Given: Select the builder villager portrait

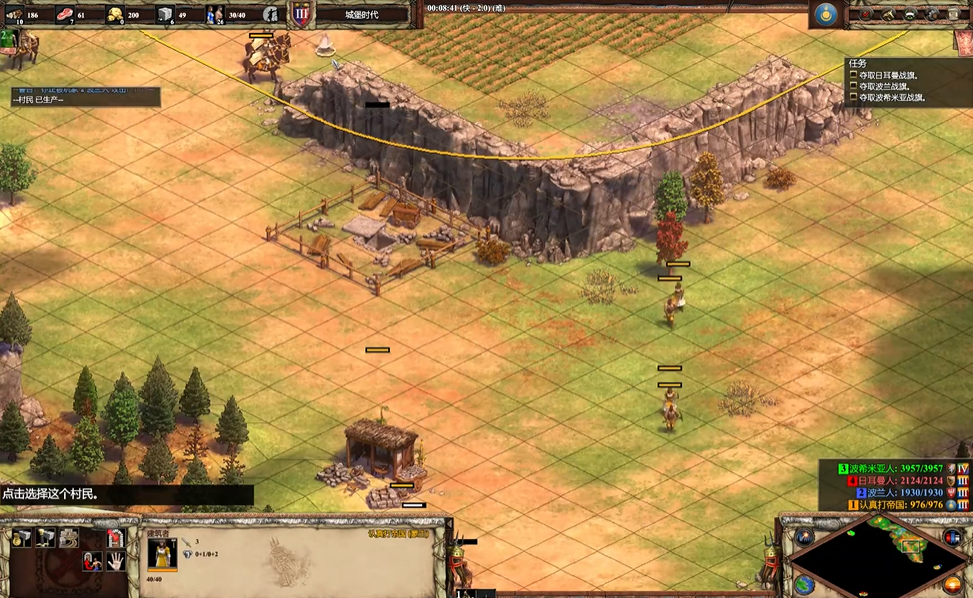Looking at the screenshot, I should tap(162, 554).
